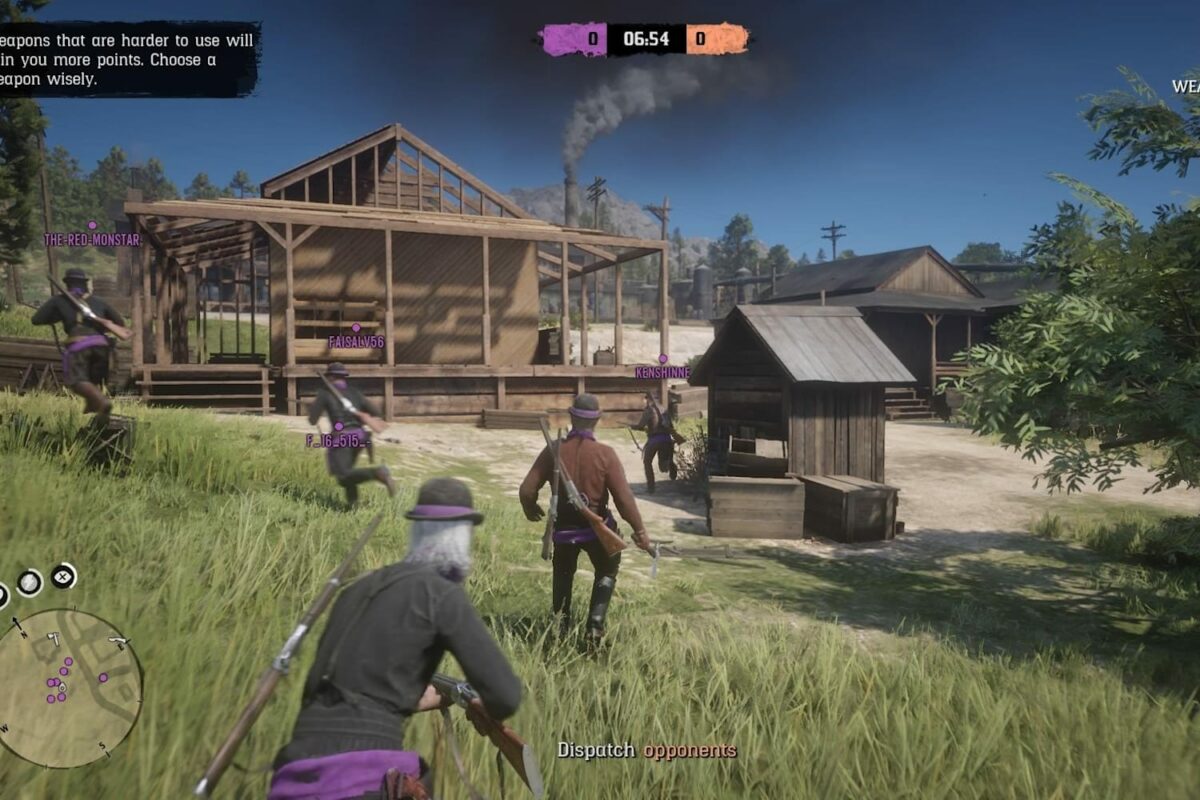Open the circular minimap
Screen dimensions: 1200x800
click(68, 688)
